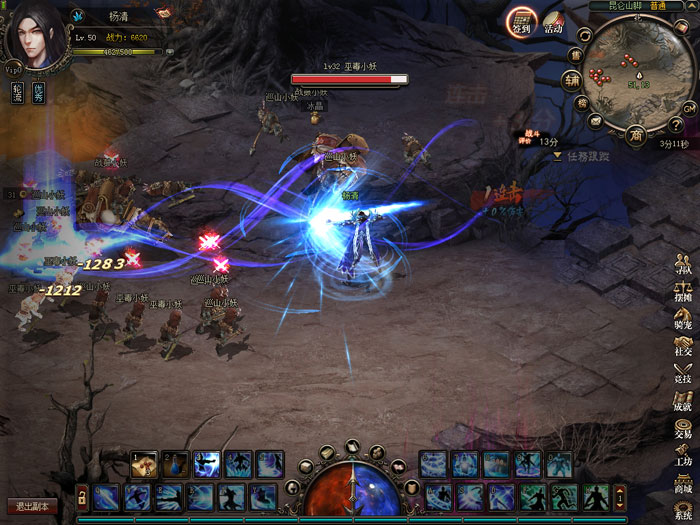
Task: Expand the 任務跟蹤 quest tracker
Action: [557, 156]
